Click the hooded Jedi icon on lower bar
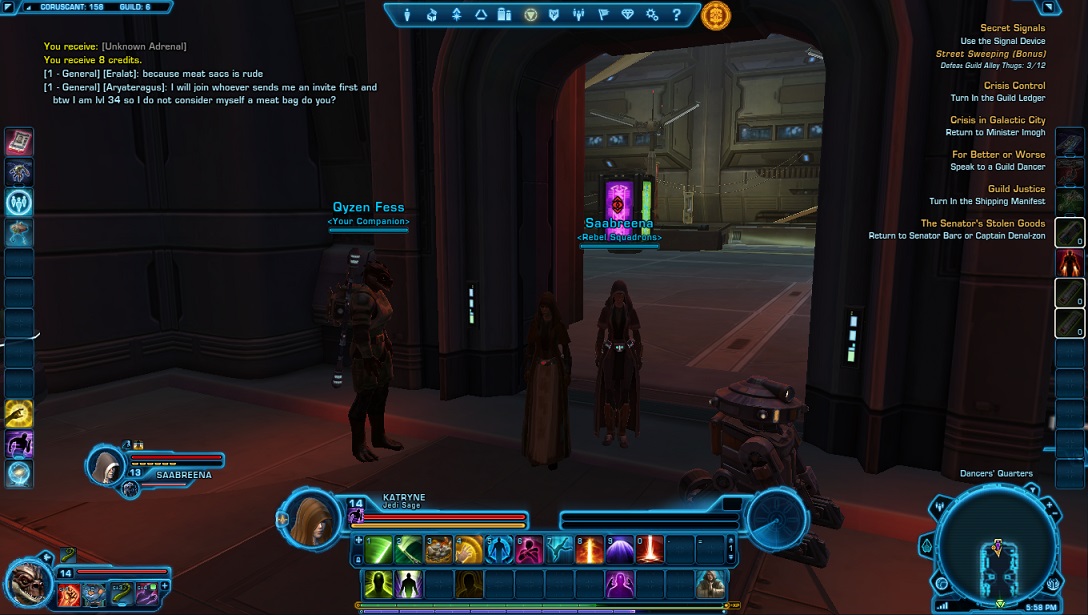This screenshot has height=615, width=1088. [711, 583]
